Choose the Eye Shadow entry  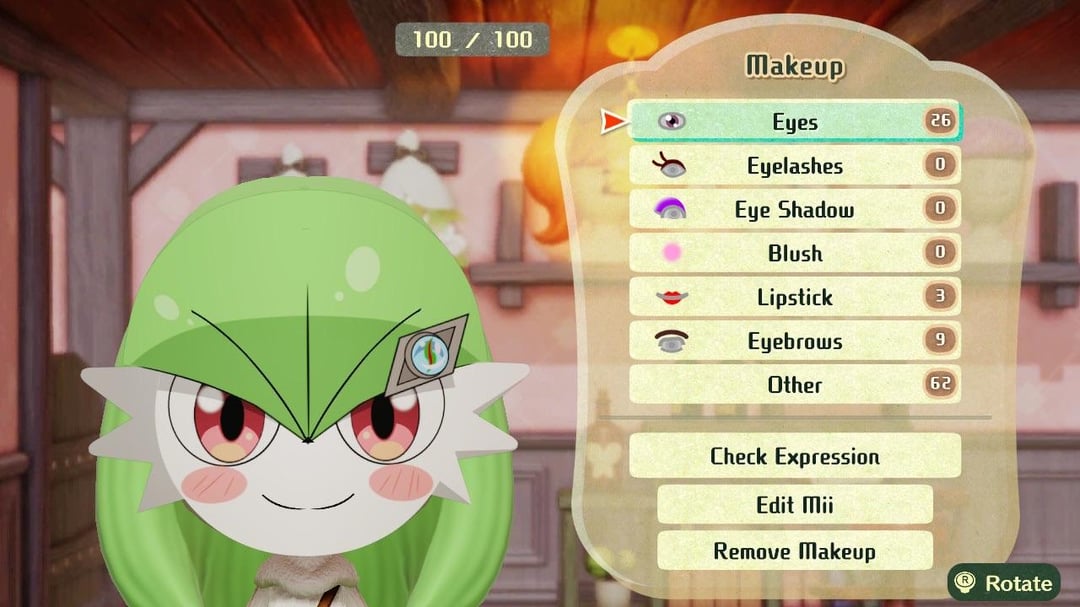(x=795, y=210)
